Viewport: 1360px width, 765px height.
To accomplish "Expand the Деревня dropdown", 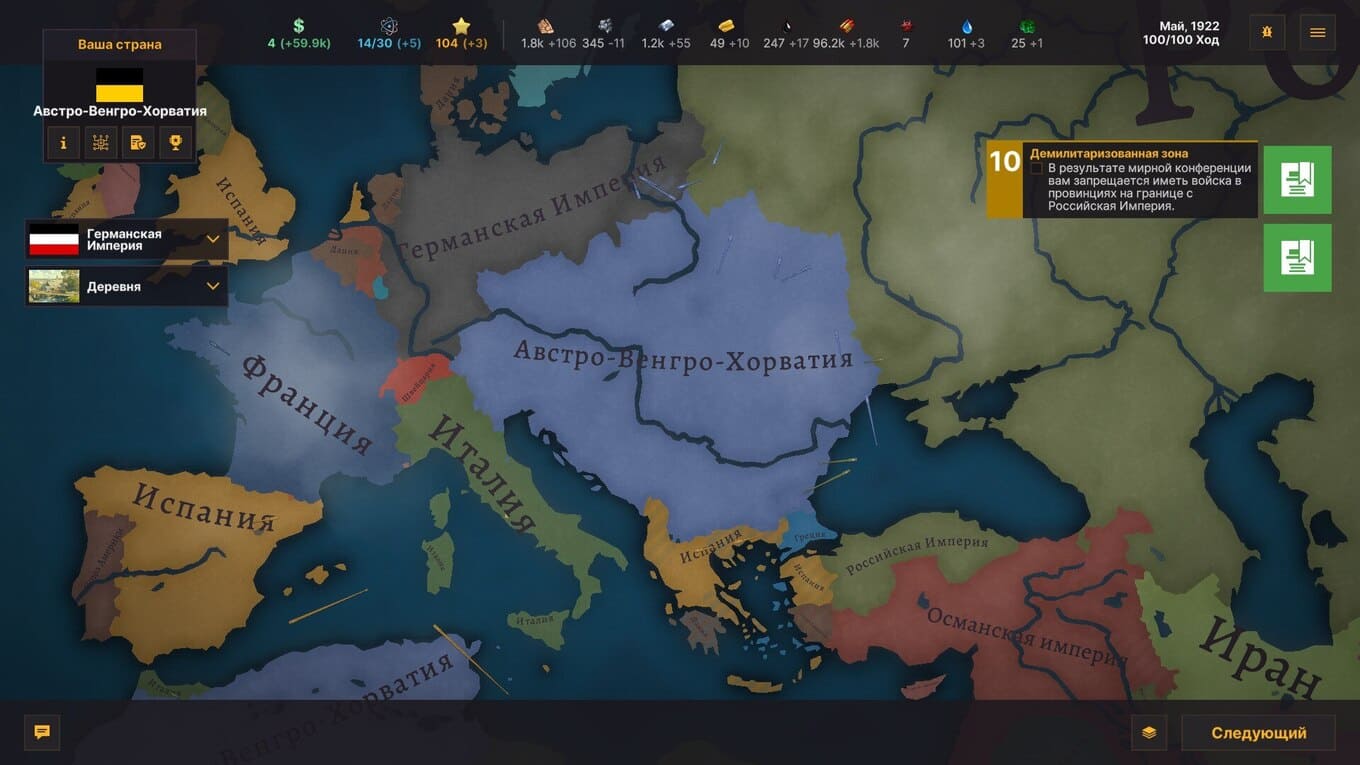I will click(213, 286).
